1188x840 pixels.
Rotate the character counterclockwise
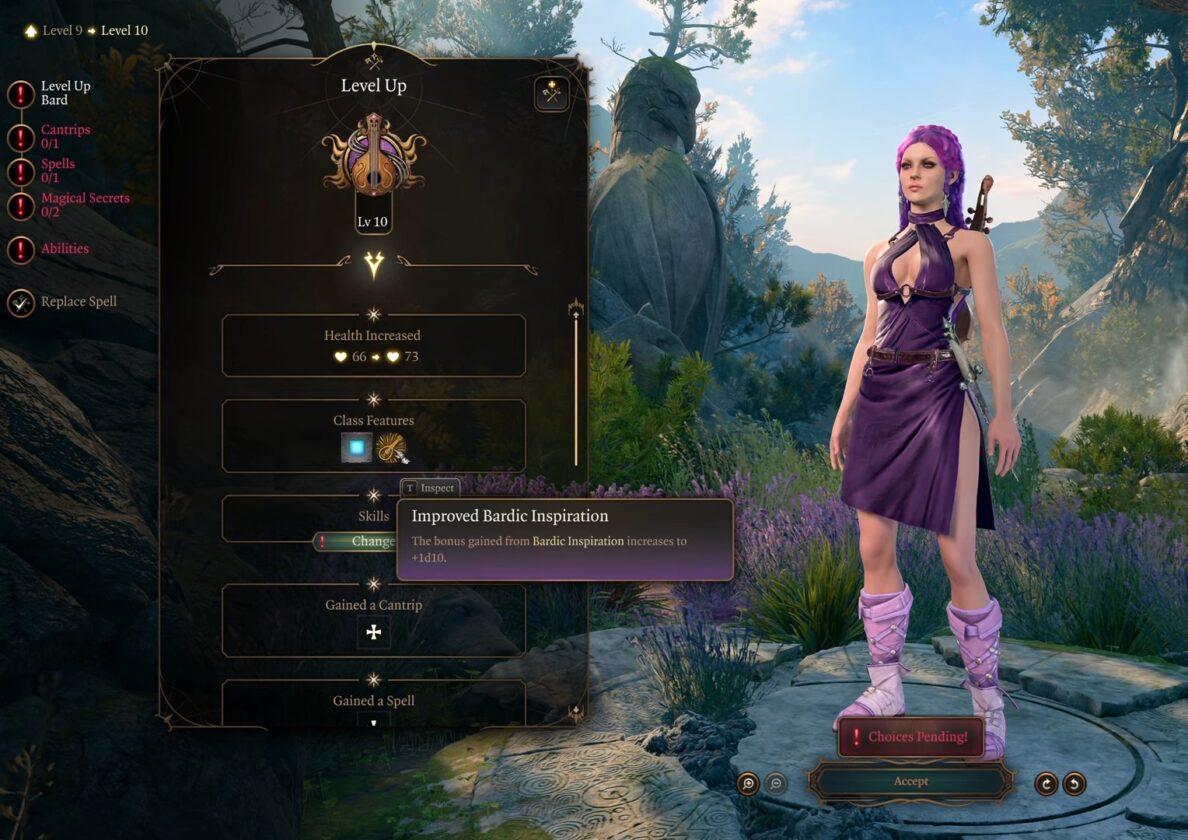[1074, 783]
